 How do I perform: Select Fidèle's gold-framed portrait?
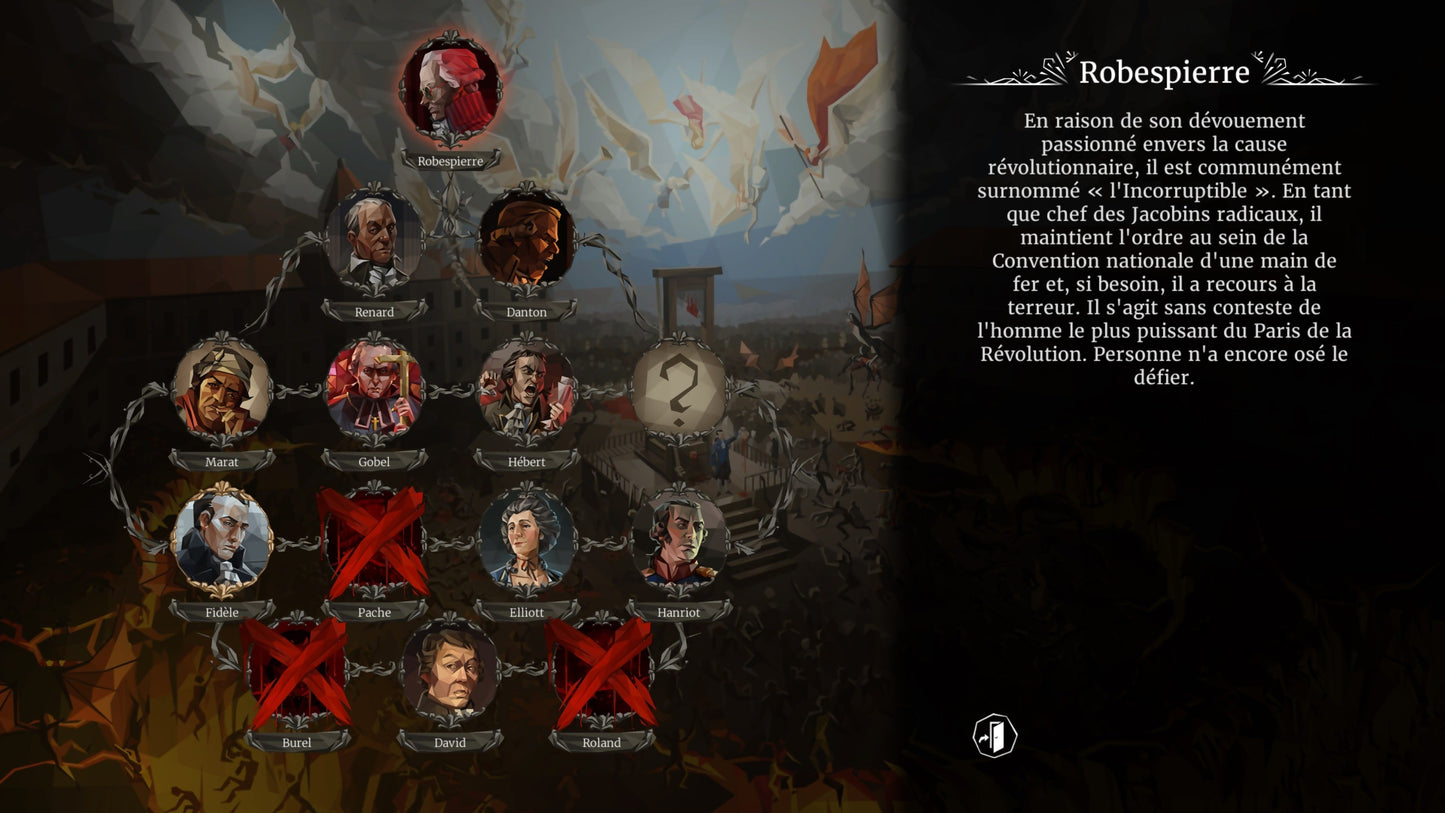[222, 542]
